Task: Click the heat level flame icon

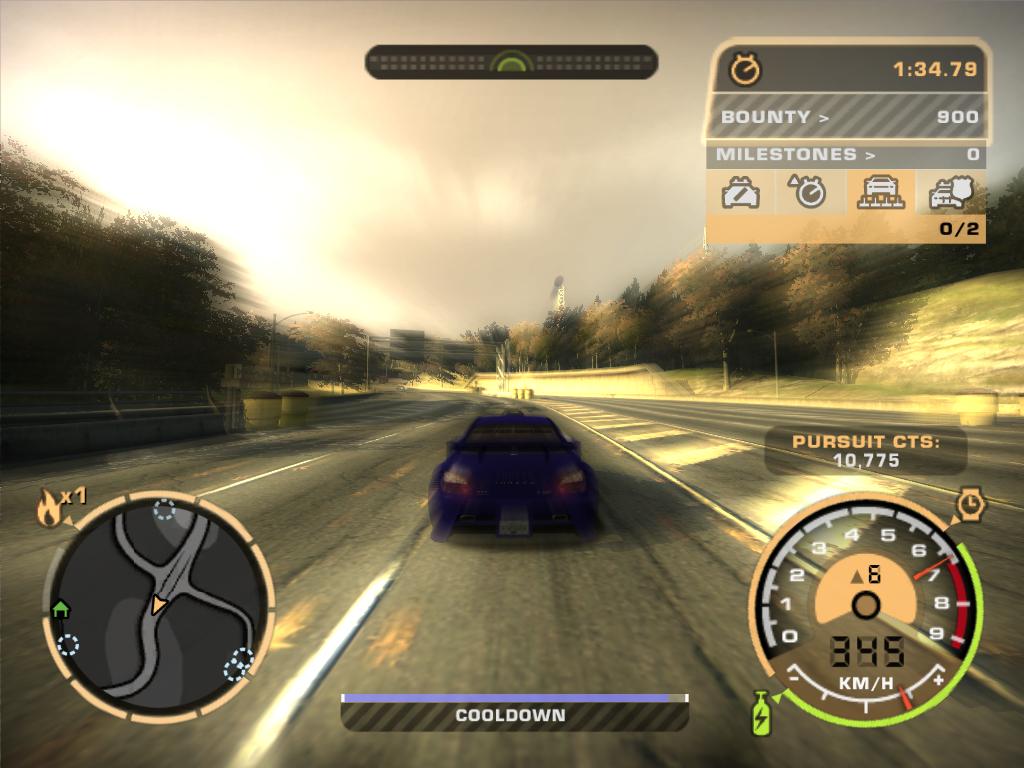Action: [x=48, y=509]
